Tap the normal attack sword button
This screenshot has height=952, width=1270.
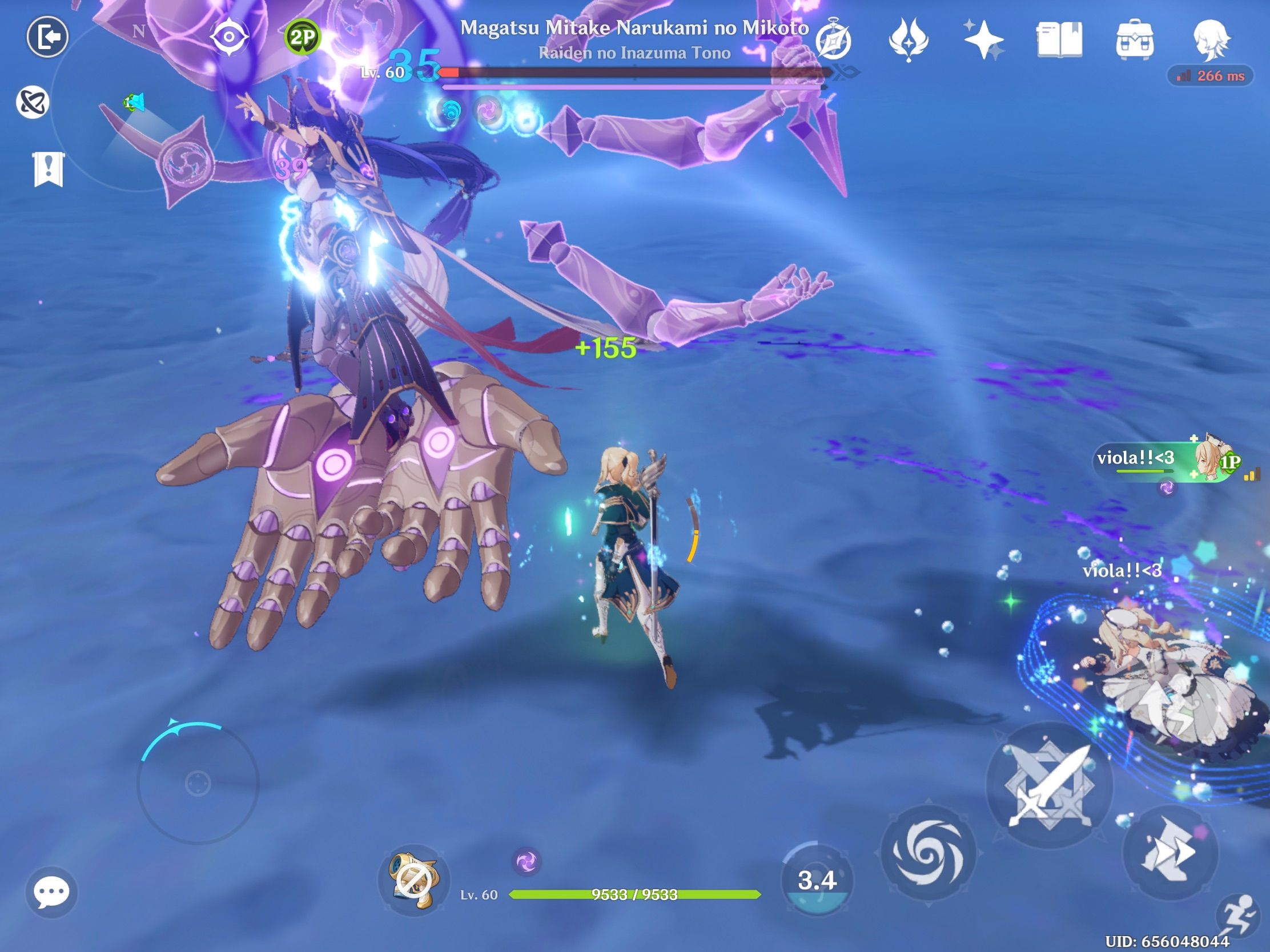(x=1050, y=785)
